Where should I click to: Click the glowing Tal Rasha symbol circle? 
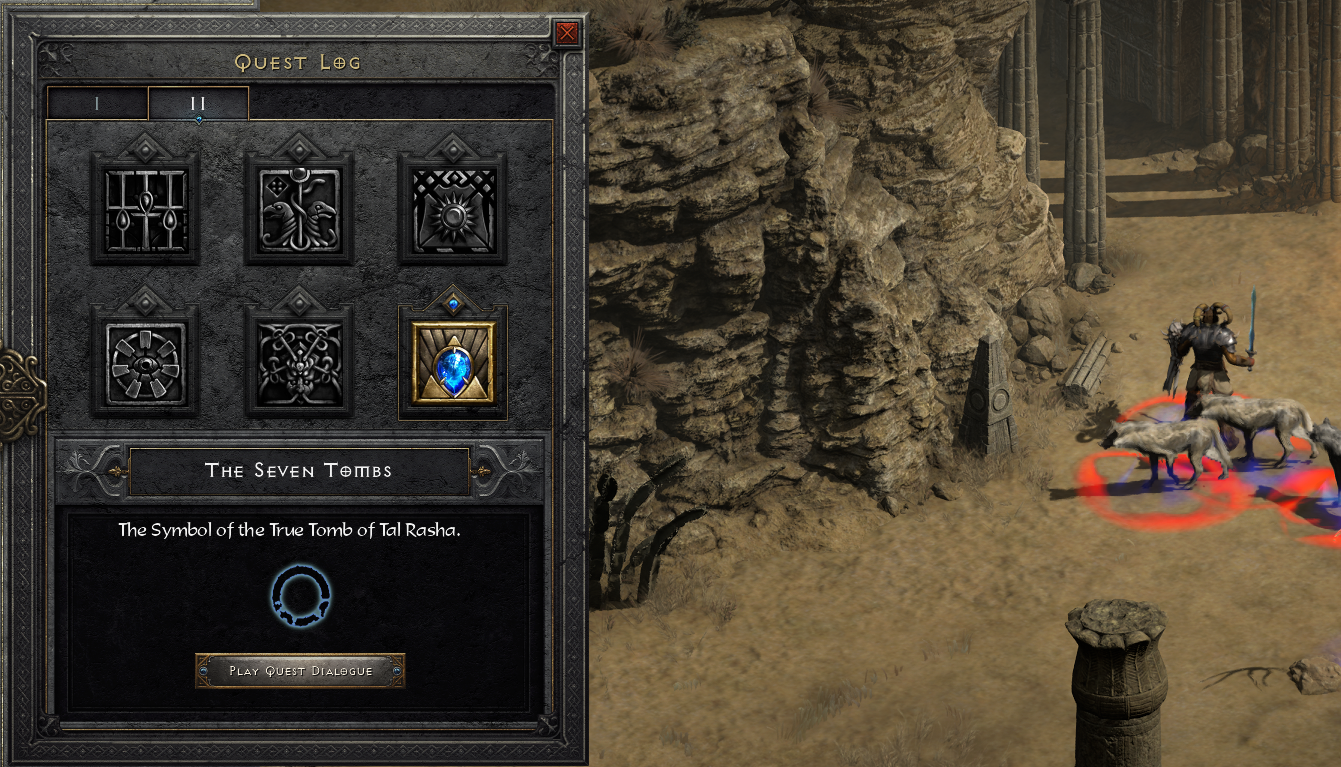299,597
